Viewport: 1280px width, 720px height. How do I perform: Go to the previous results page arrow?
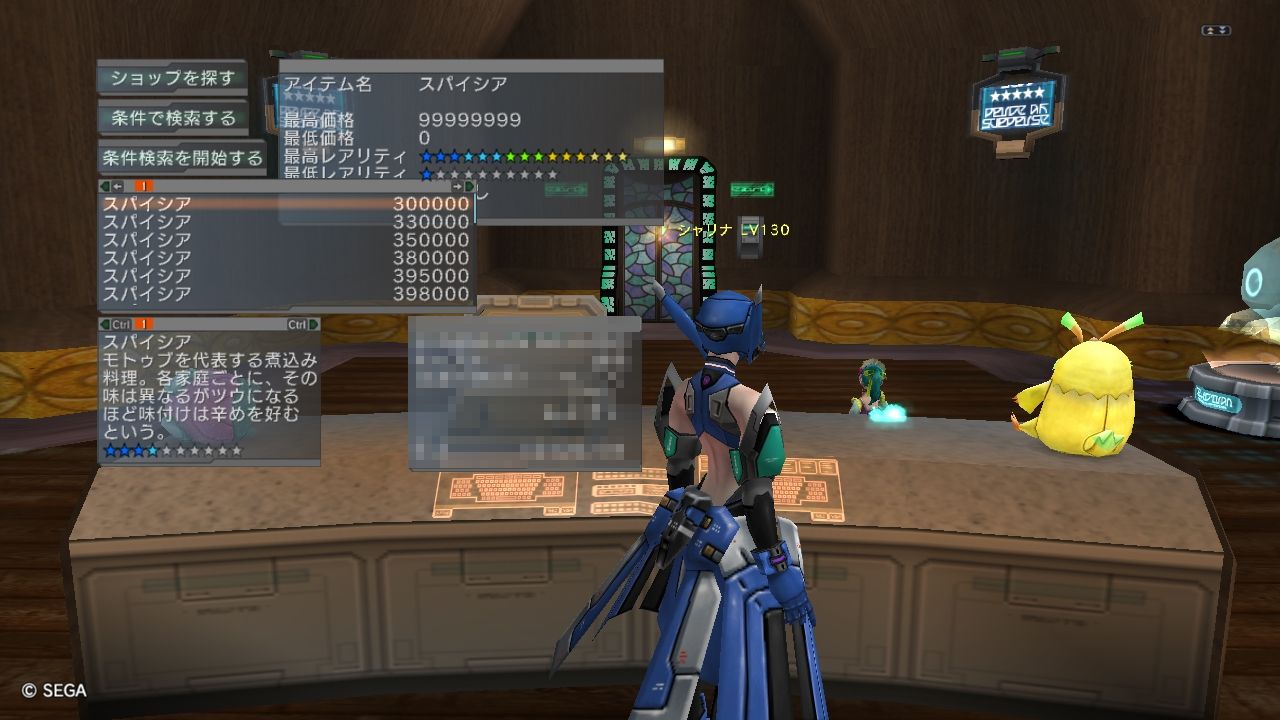pos(116,186)
